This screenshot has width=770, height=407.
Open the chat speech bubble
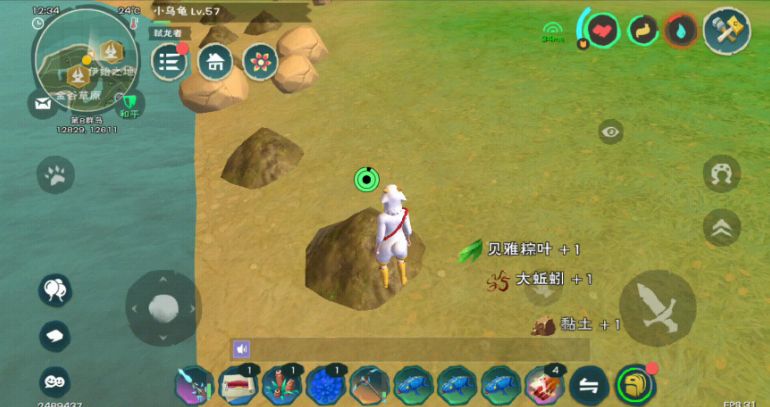(55, 336)
